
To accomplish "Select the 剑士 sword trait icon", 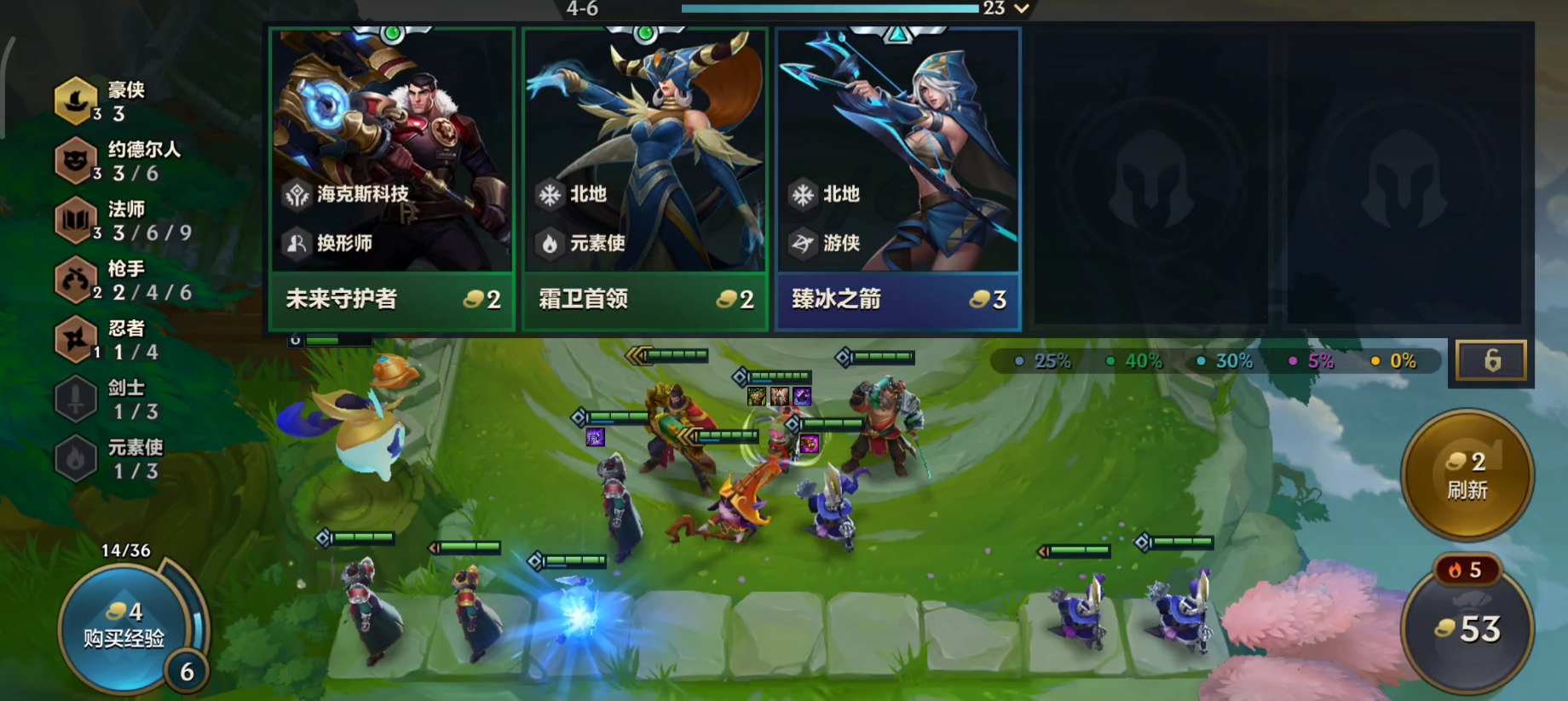I will [x=75, y=399].
